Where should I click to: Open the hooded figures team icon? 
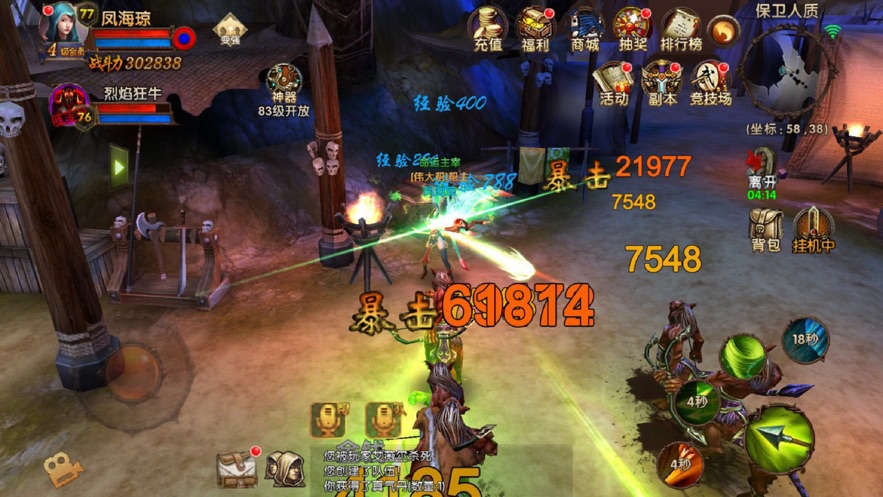point(286,468)
